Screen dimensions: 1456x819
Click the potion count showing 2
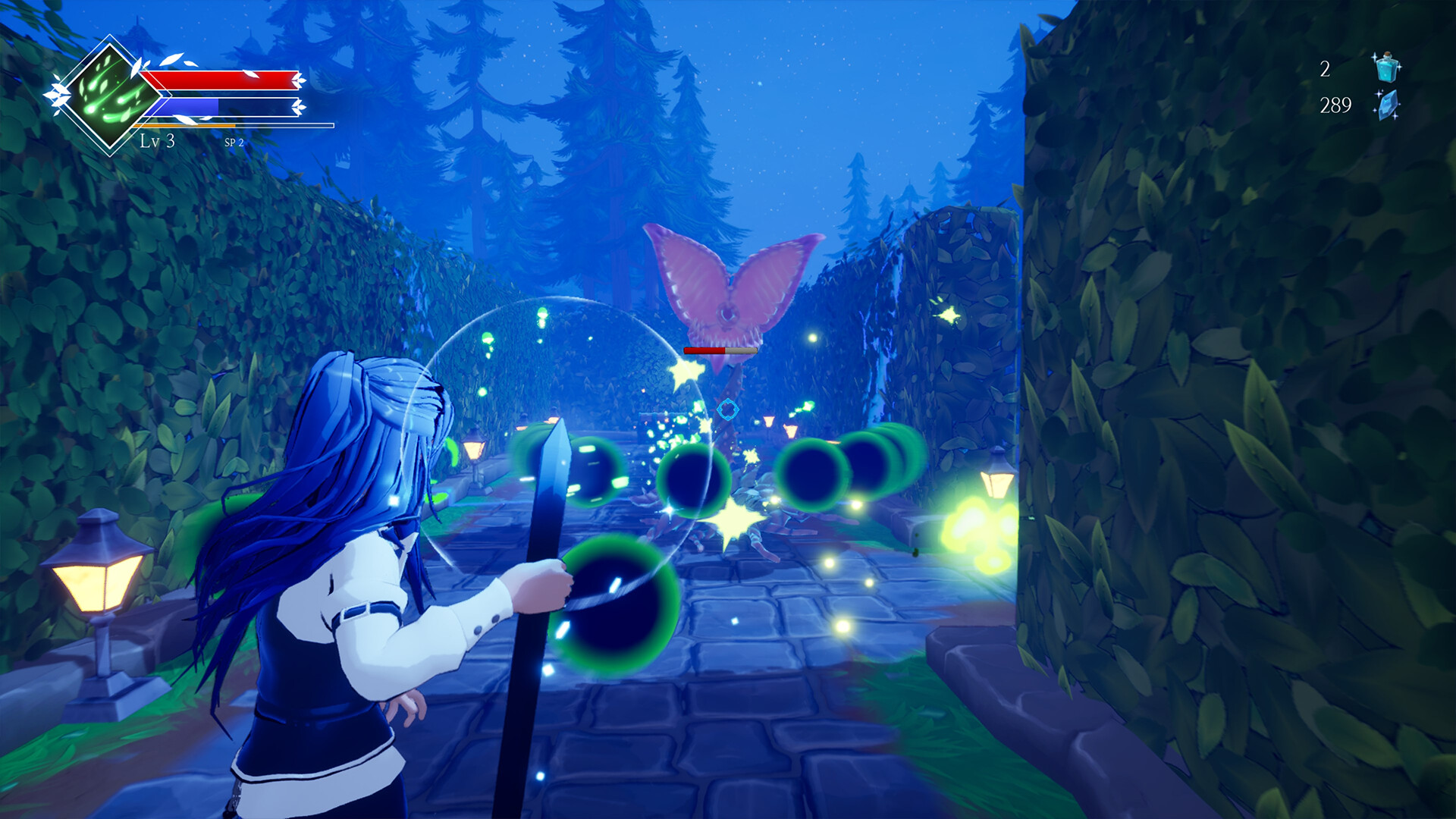[x=1325, y=69]
